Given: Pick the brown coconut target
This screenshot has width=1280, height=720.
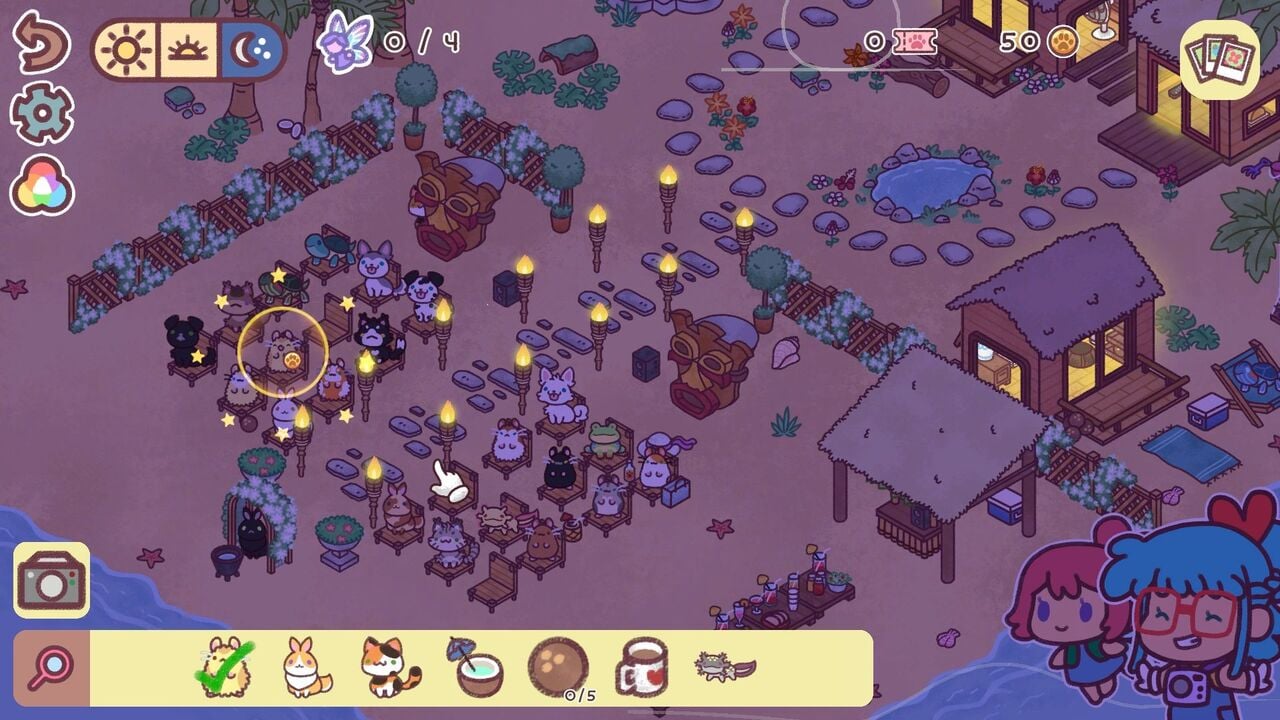Looking at the screenshot, I should 557,666.
